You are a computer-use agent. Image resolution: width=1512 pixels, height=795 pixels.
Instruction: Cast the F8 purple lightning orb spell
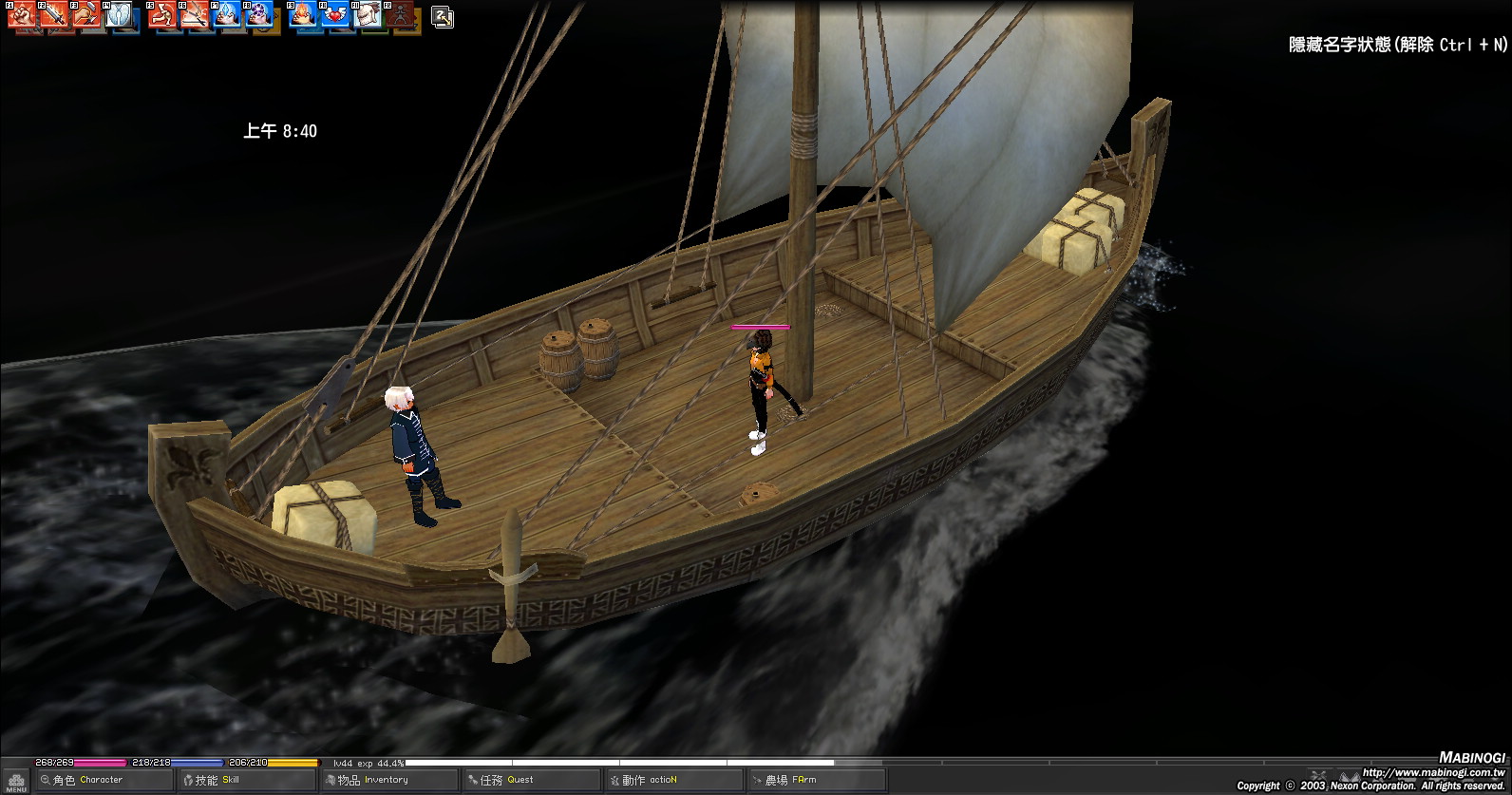259,14
